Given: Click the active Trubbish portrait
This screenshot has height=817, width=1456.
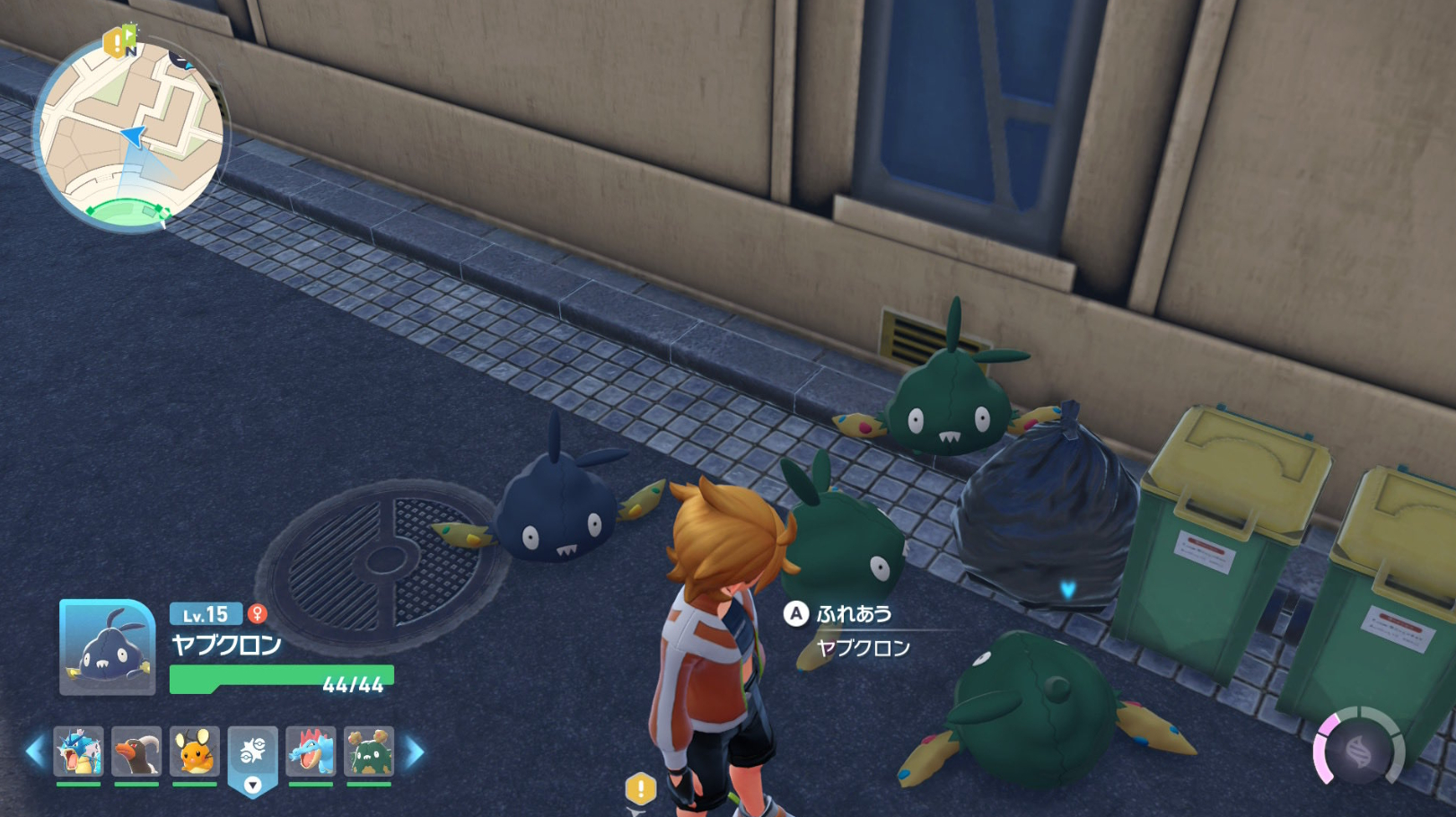Looking at the screenshot, I should (108, 647).
